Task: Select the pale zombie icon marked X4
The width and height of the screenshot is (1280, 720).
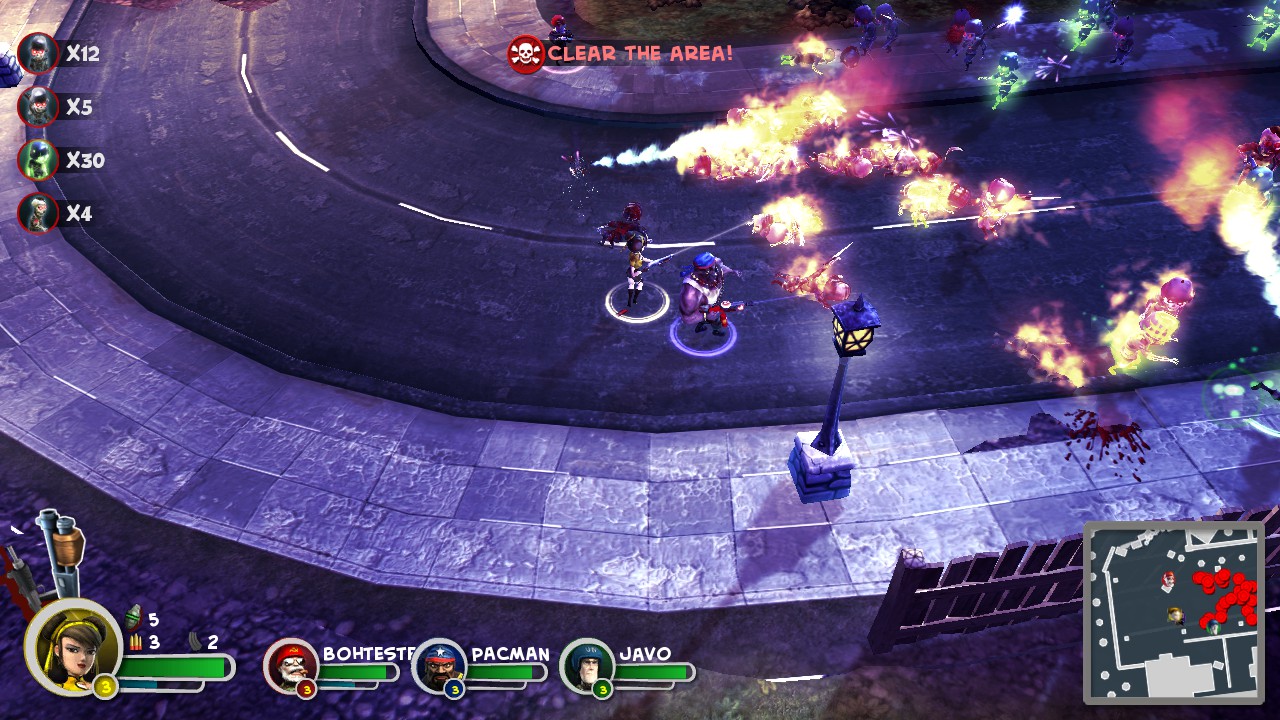Action: (x=38, y=213)
